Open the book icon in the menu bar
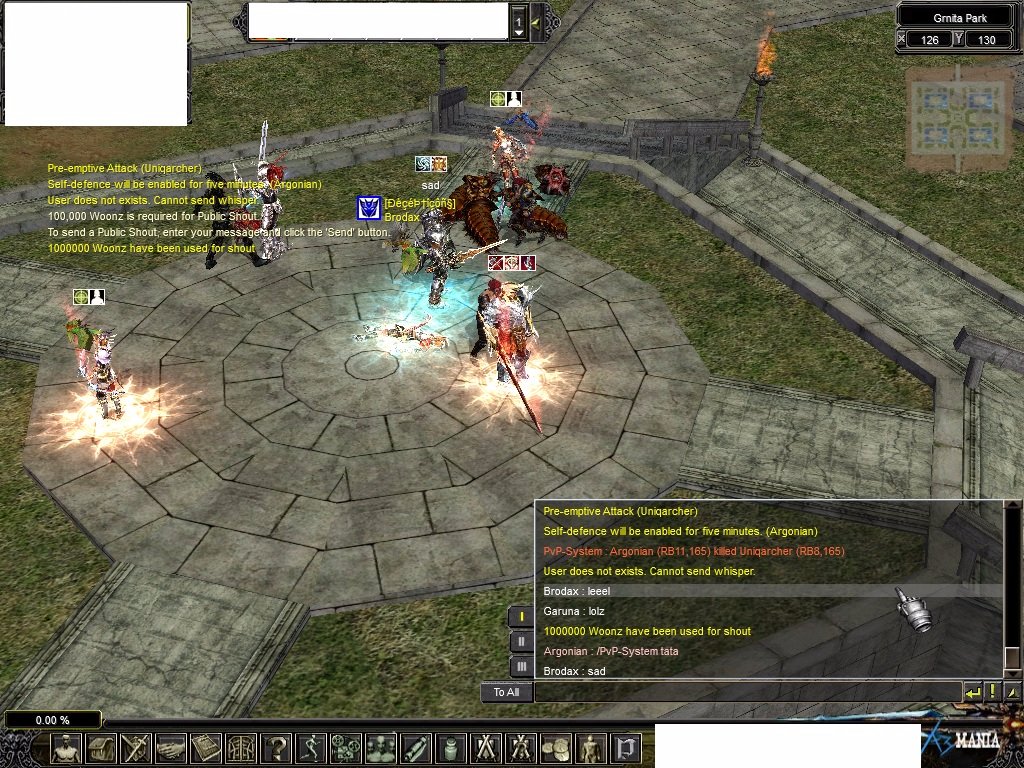 (x=206, y=747)
